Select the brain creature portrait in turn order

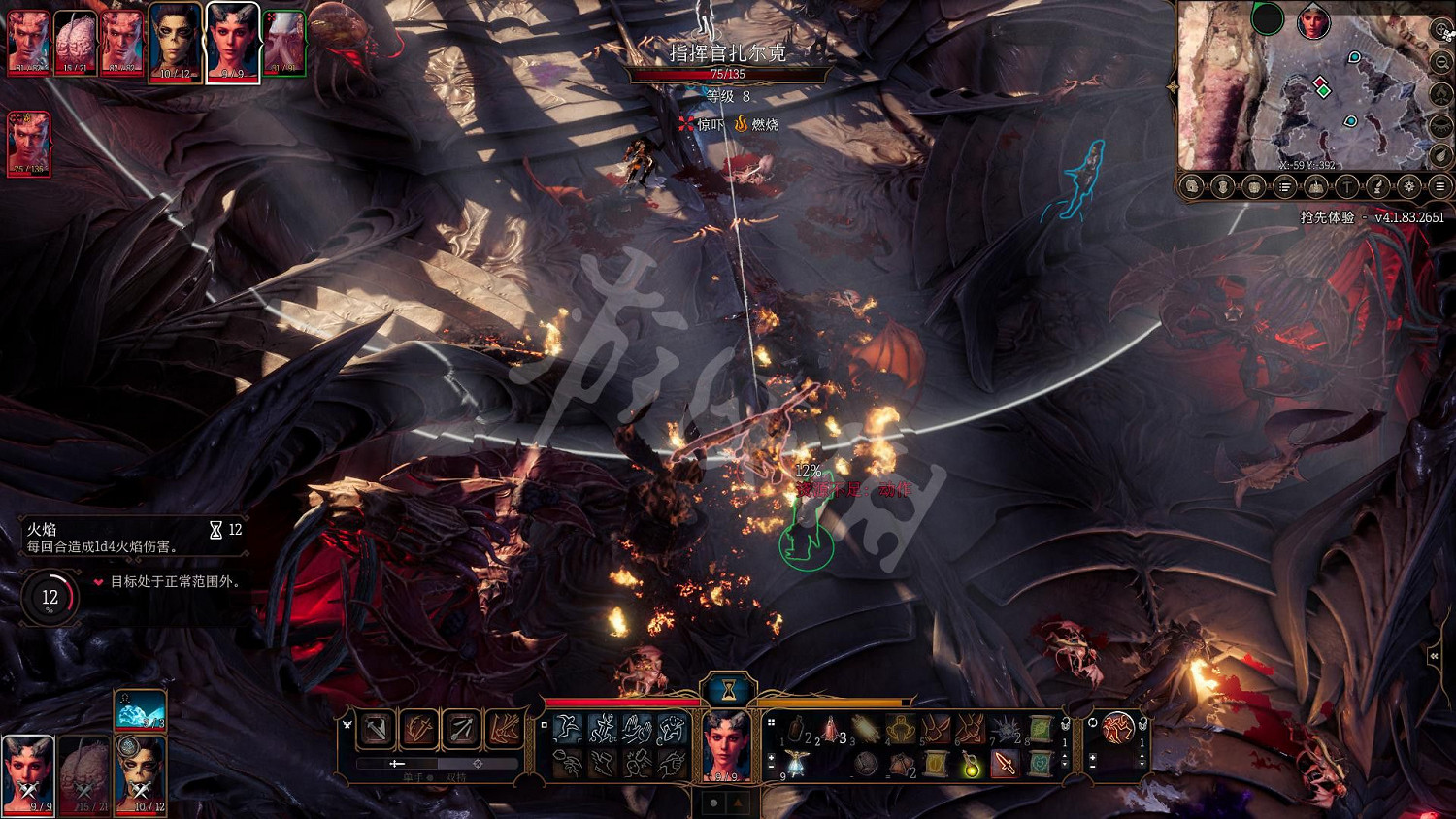pos(75,43)
